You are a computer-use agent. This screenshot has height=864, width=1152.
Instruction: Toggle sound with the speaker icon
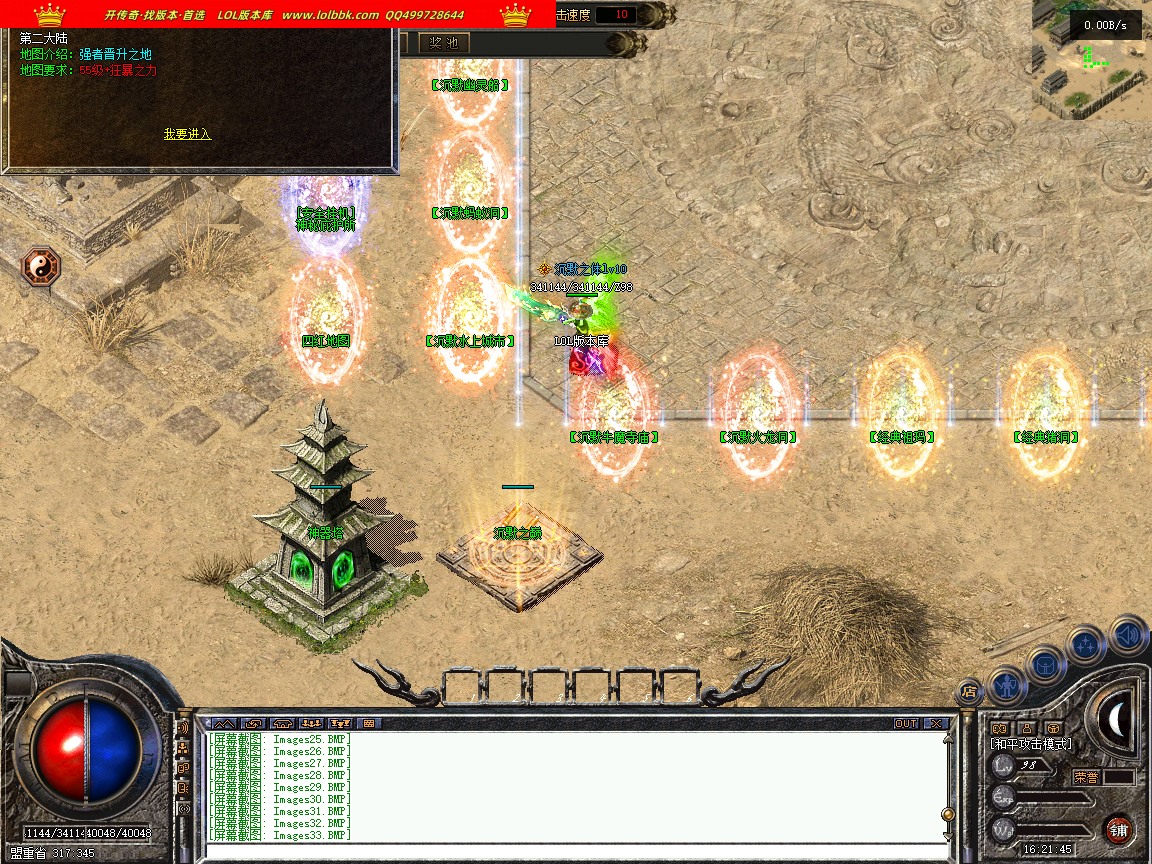coord(1127,634)
